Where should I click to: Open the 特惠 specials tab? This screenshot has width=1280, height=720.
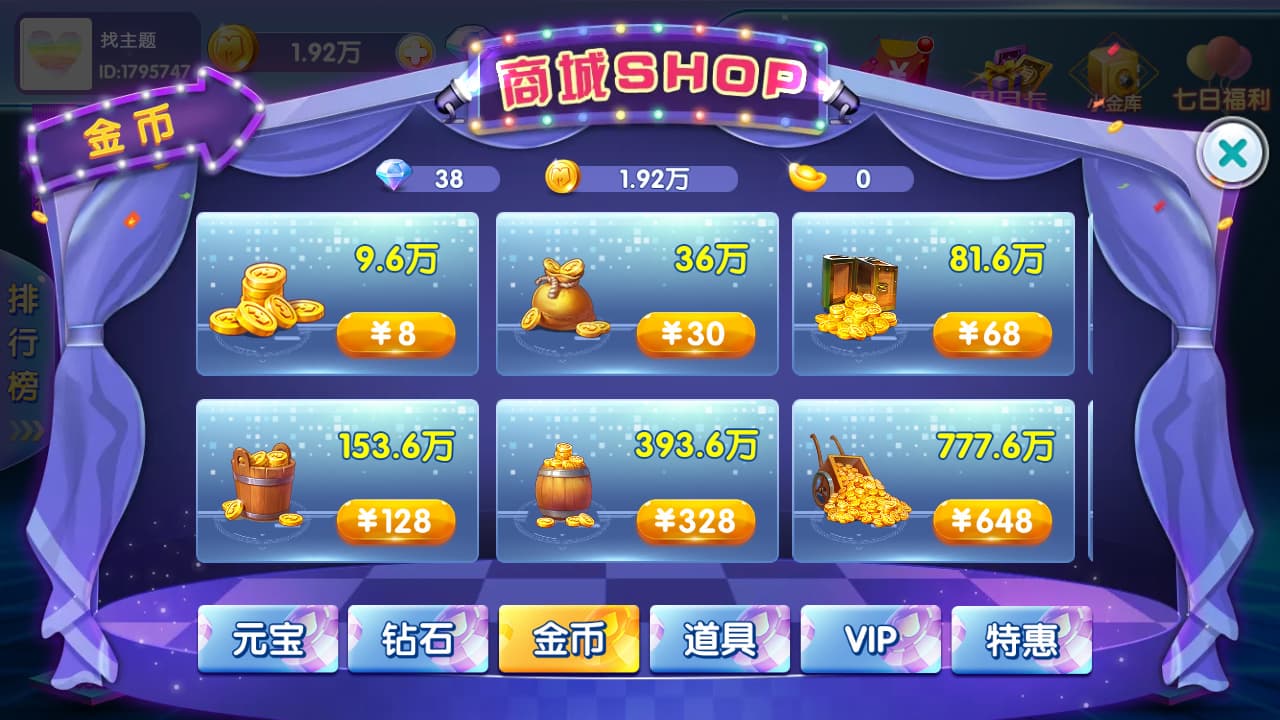click(x=1021, y=640)
